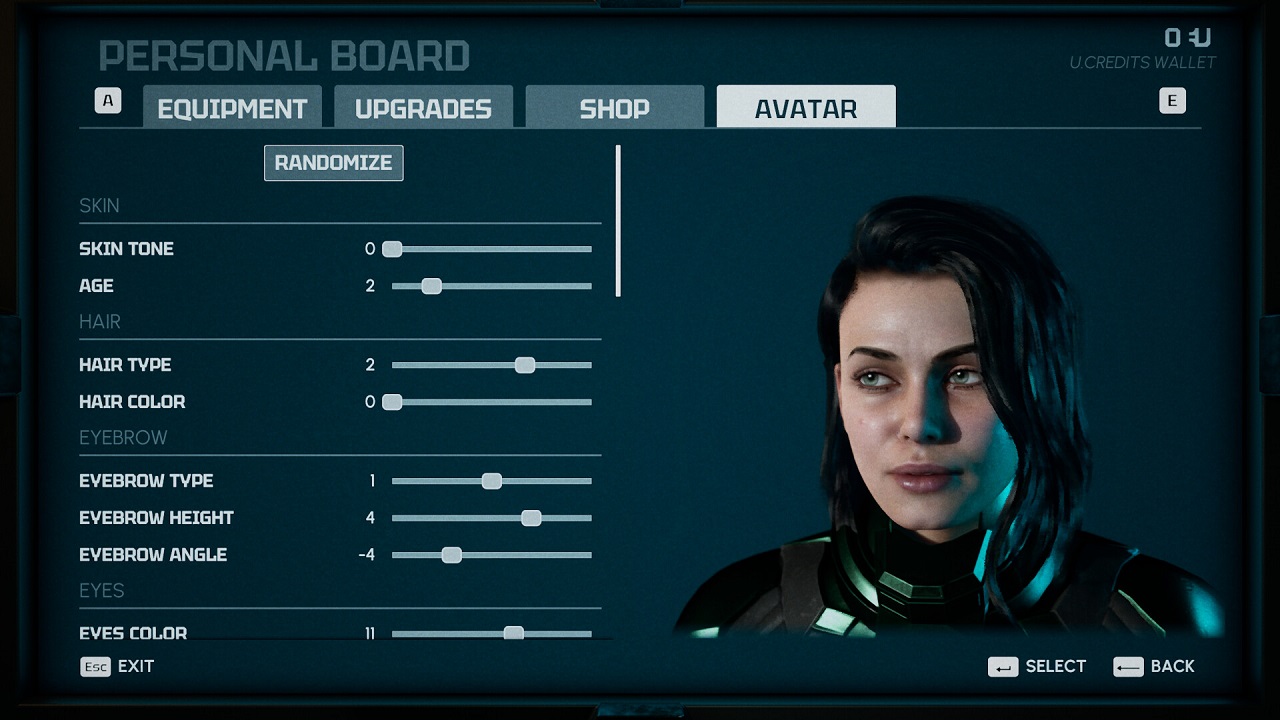Viewport: 1280px width, 720px height.
Task: Exit the Personal Board
Action: (118, 666)
